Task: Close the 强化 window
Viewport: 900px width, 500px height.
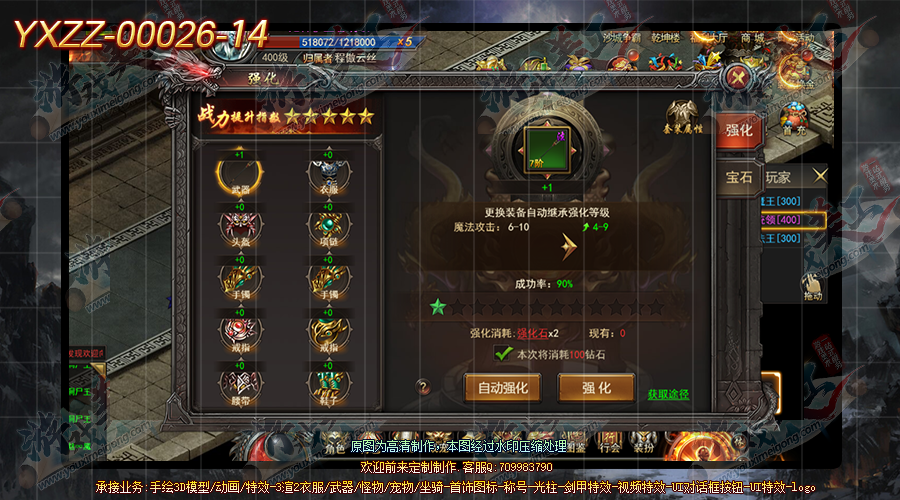Action: tap(739, 78)
